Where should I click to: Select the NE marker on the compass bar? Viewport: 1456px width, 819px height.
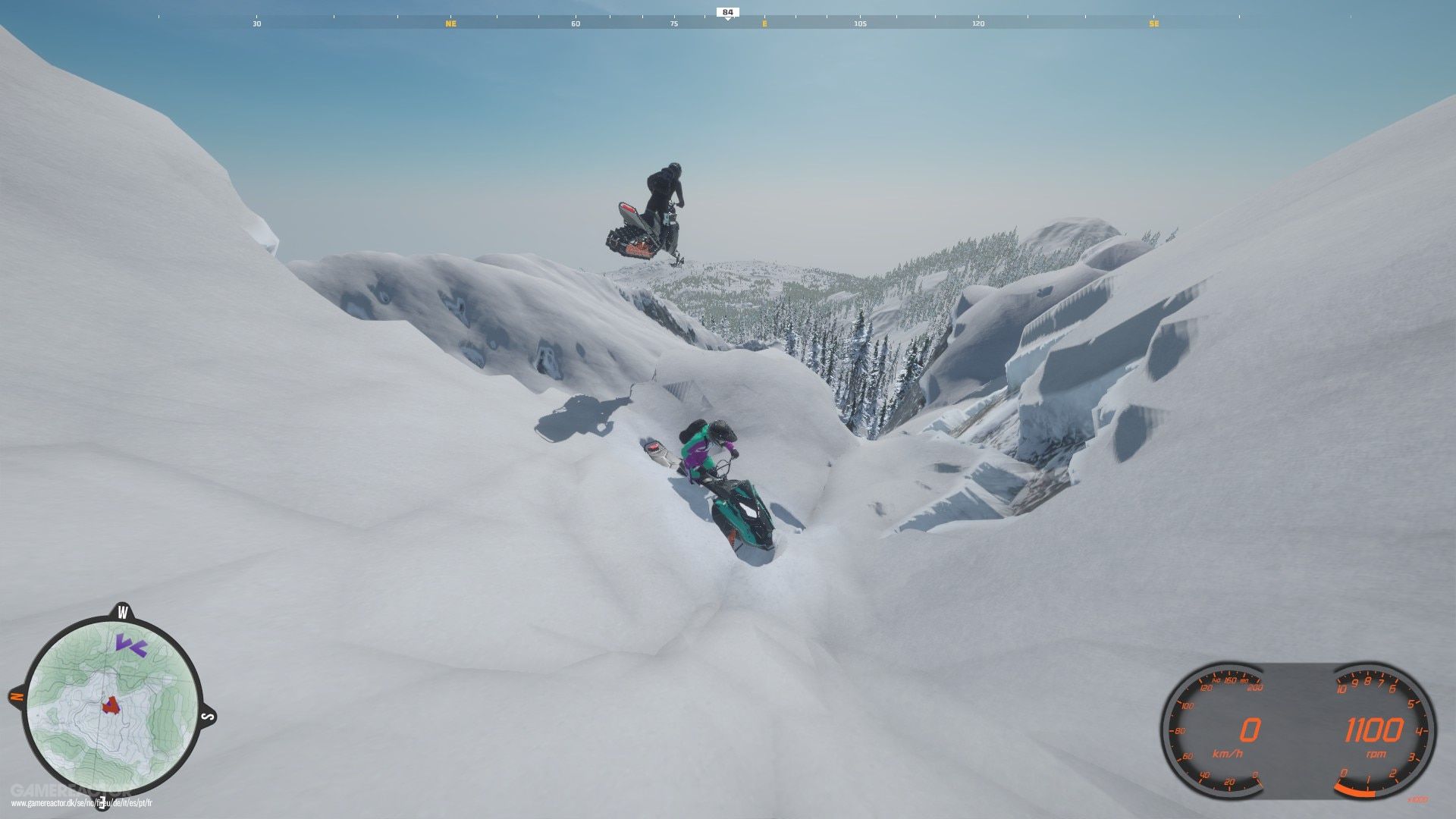click(453, 24)
